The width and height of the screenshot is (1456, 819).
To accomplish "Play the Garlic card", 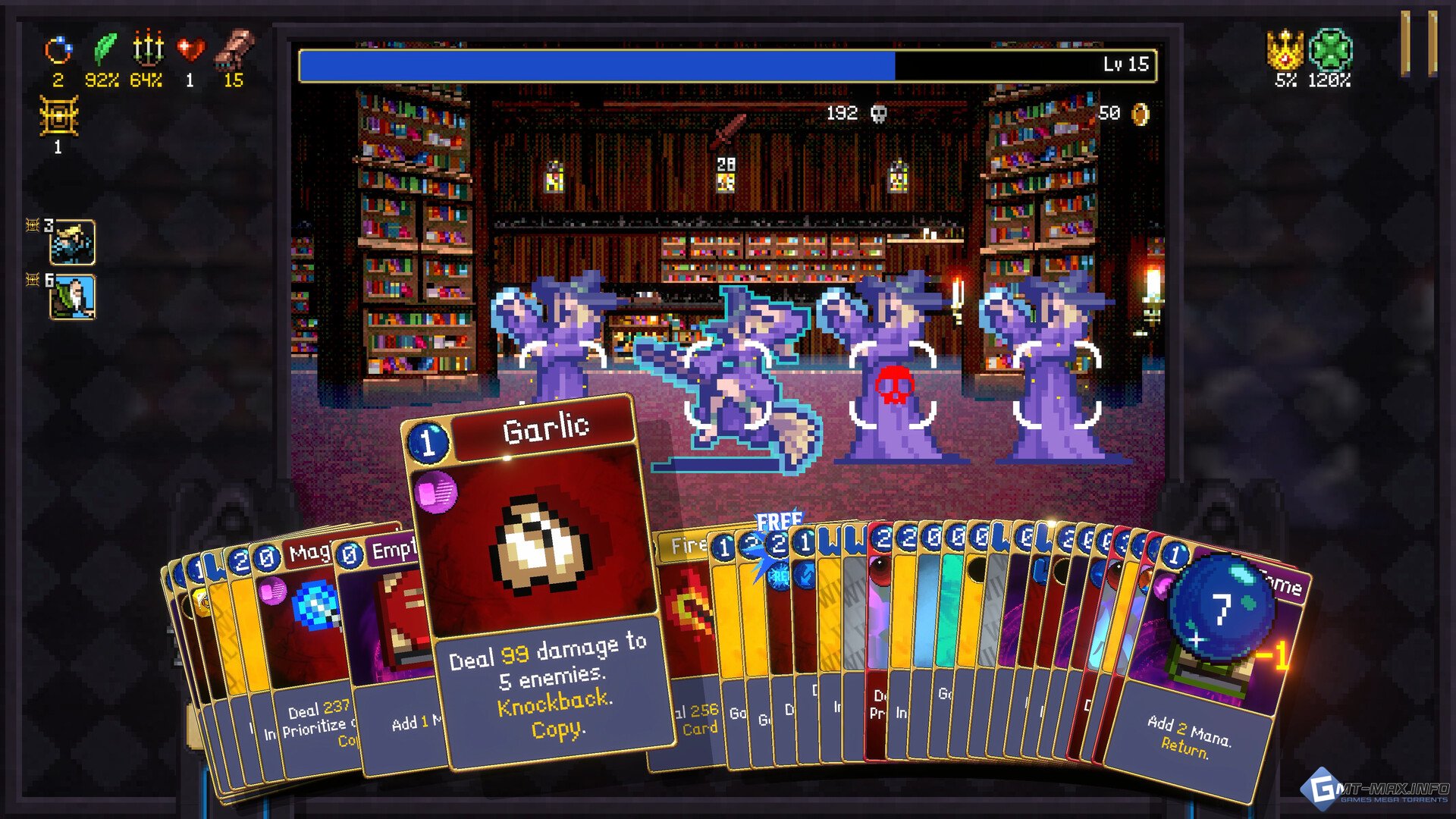I will pyautogui.click(x=540, y=576).
